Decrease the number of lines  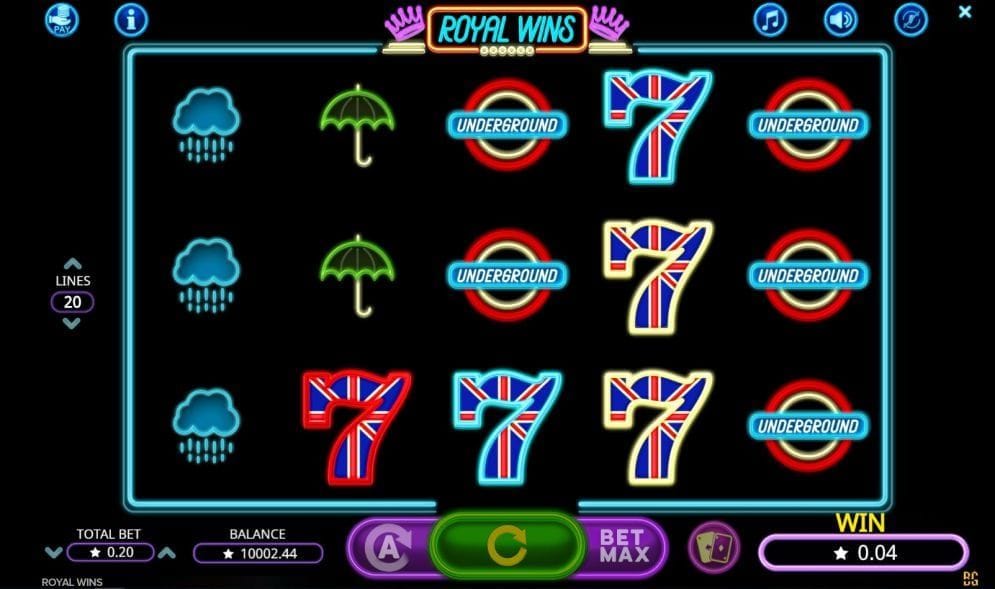pyautogui.click(x=72, y=324)
